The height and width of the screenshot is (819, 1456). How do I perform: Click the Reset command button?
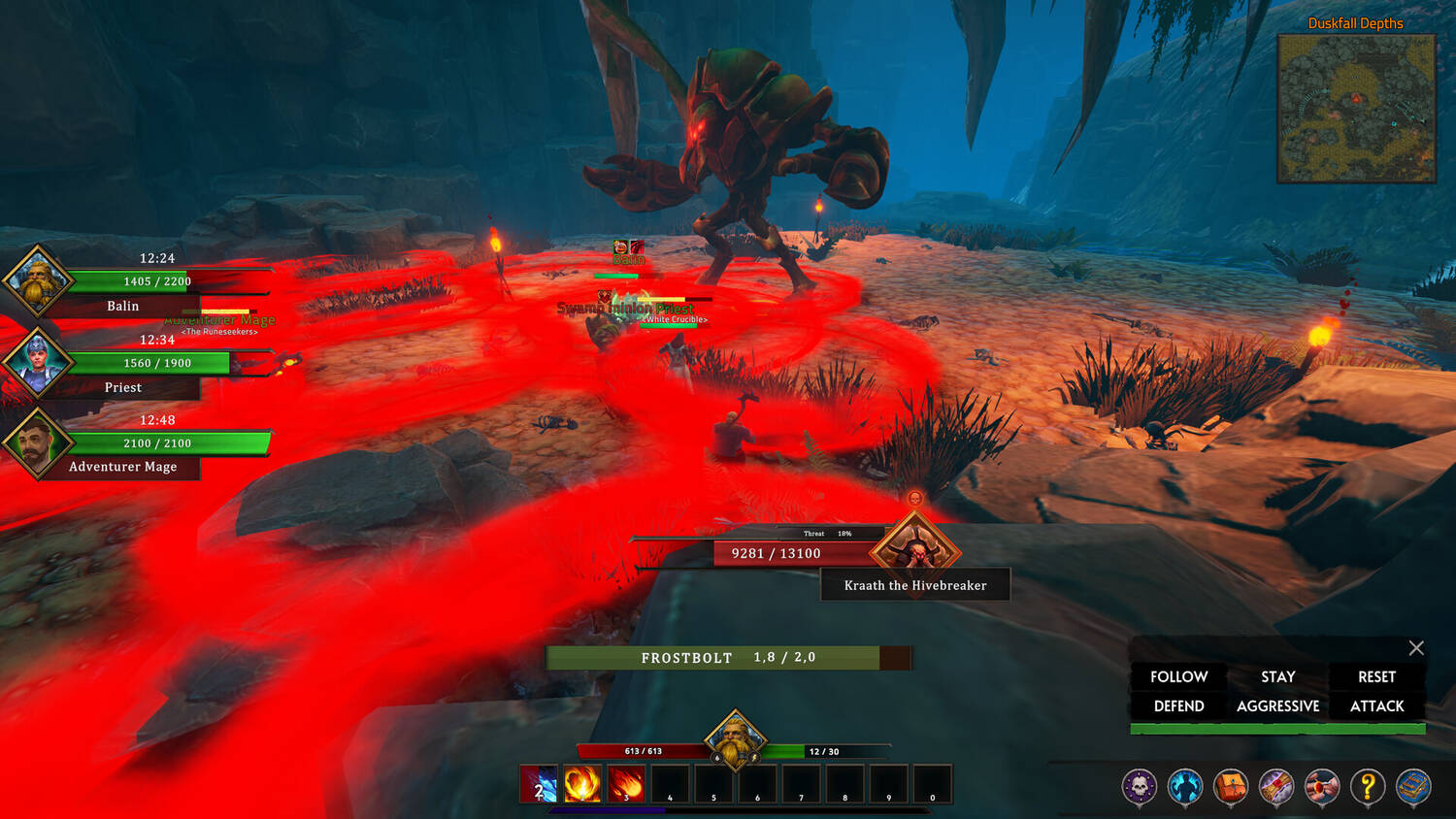pos(1376,676)
